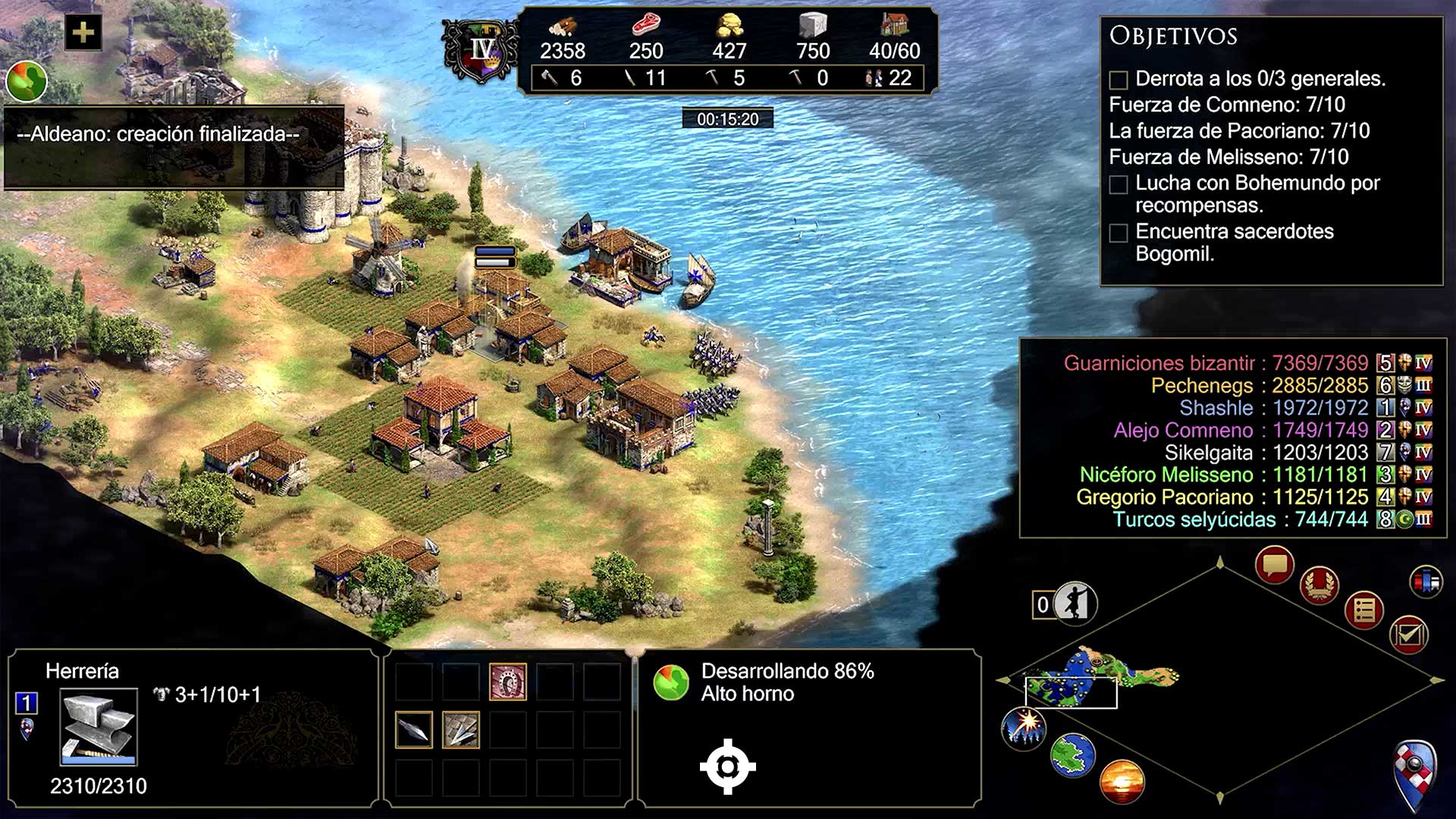
Task: Research the horseshoe cavalry armor upgrade
Action: click(507, 682)
